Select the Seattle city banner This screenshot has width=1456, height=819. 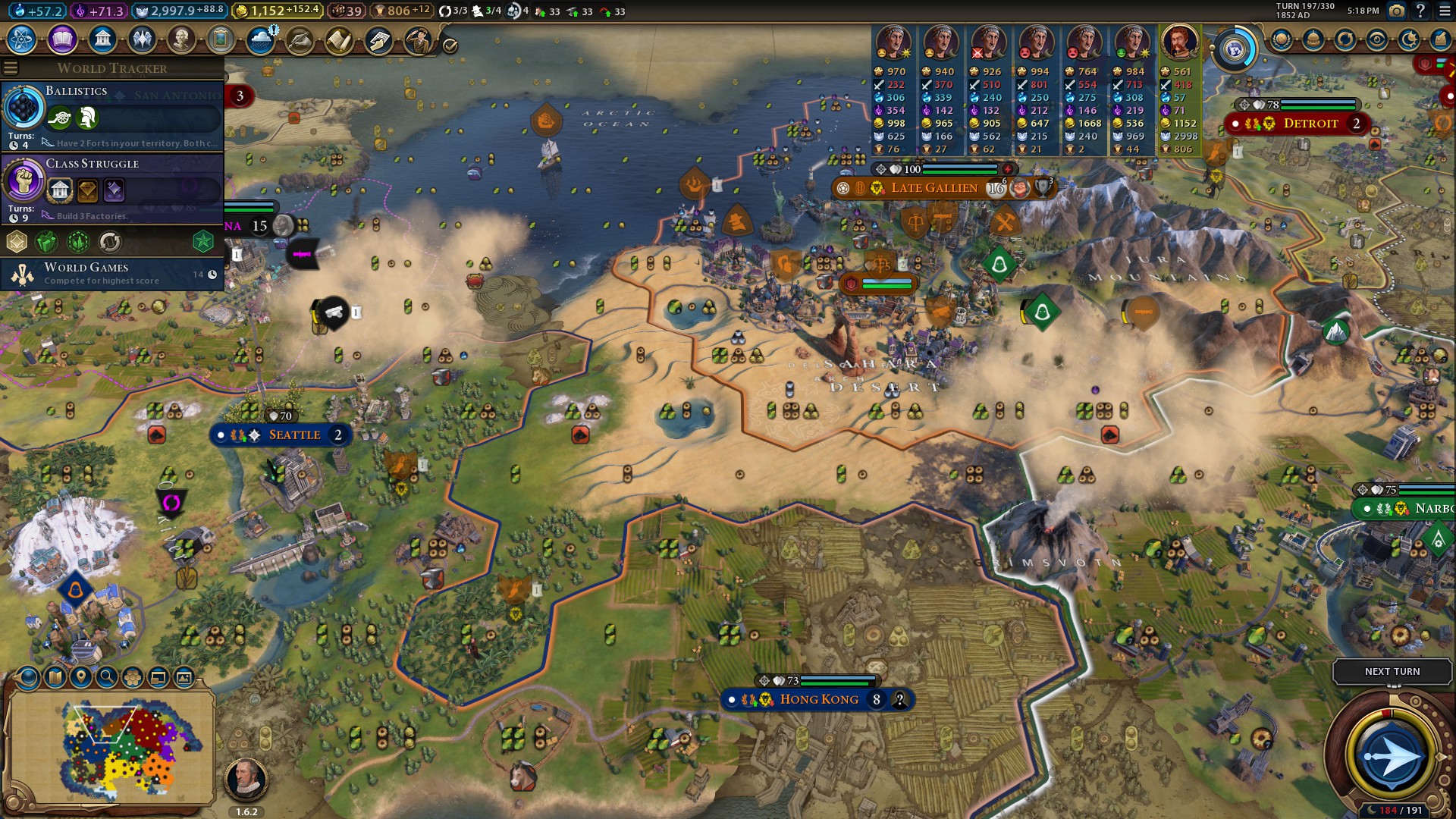(x=294, y=435)
